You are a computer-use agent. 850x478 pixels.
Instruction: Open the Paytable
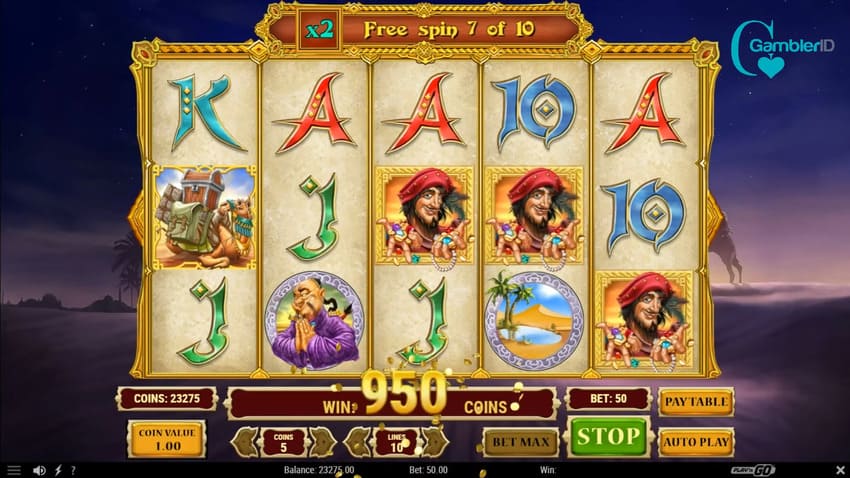click(695, 402)
